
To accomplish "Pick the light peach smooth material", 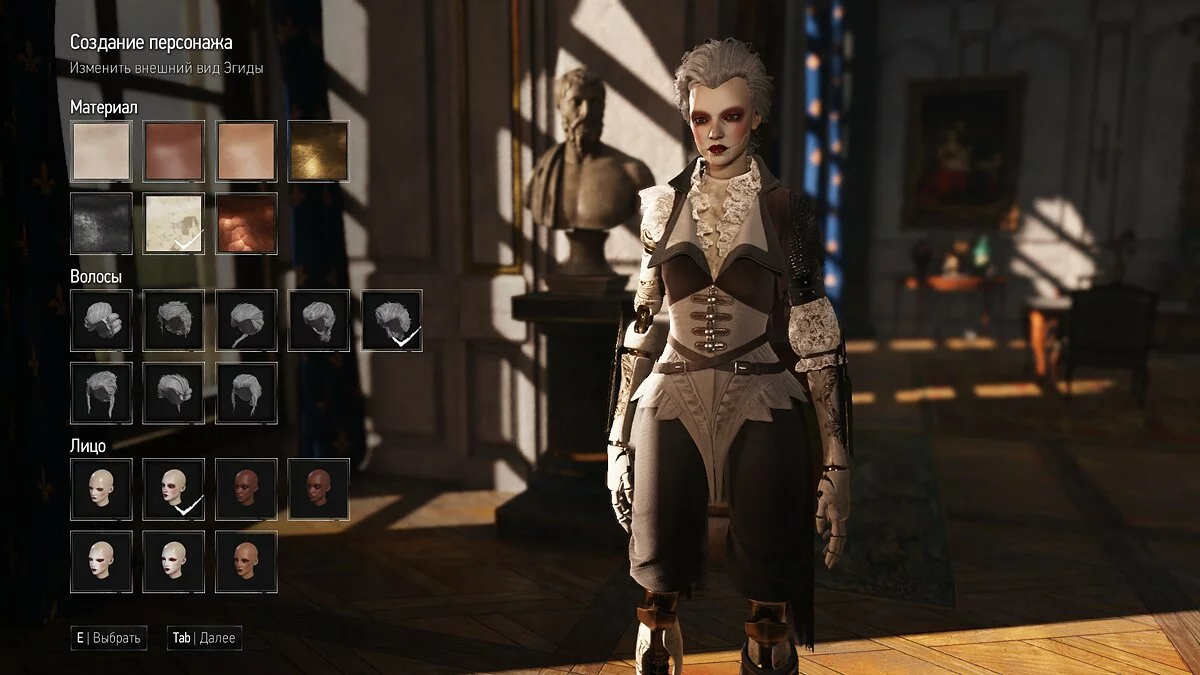I will (x=246, y=151).
